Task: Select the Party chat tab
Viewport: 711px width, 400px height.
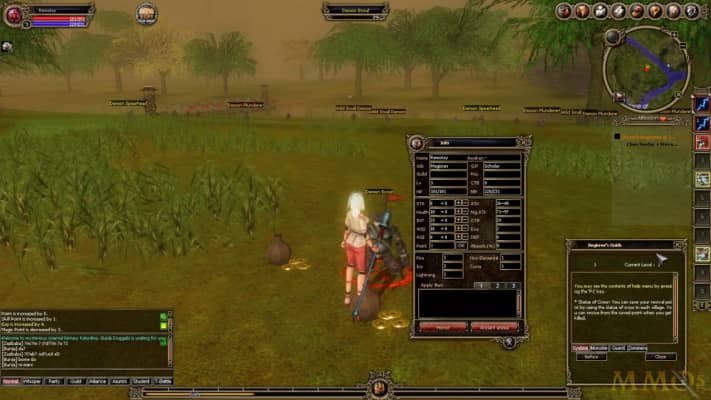Action: click(54, 381)
